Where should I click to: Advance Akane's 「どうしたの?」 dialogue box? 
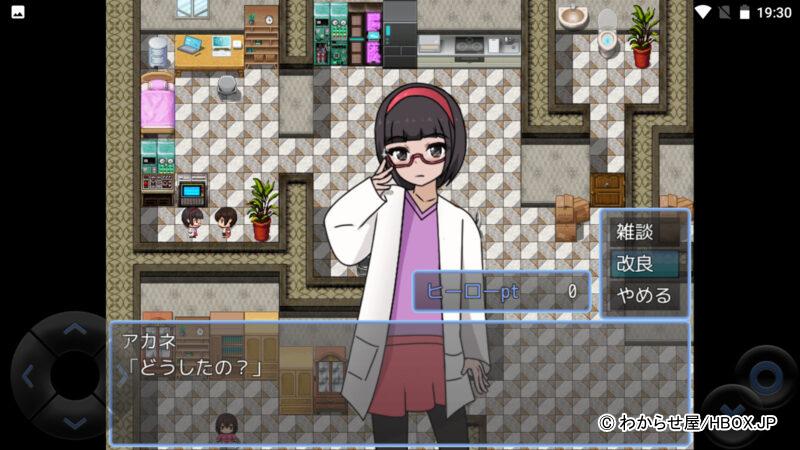400,382
